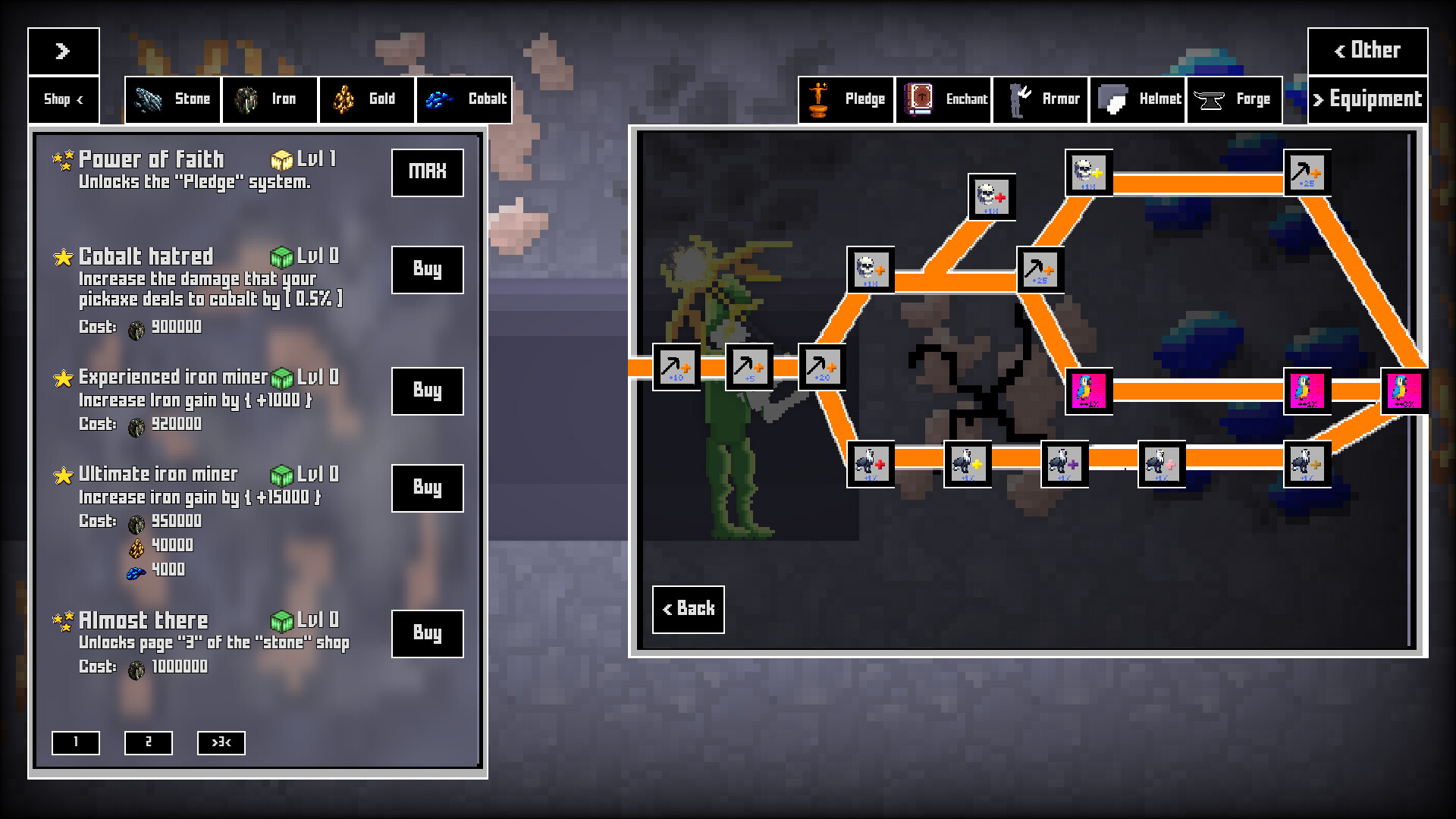Select the +25 pickaxe skill node top right

(x=1307, y=173)
